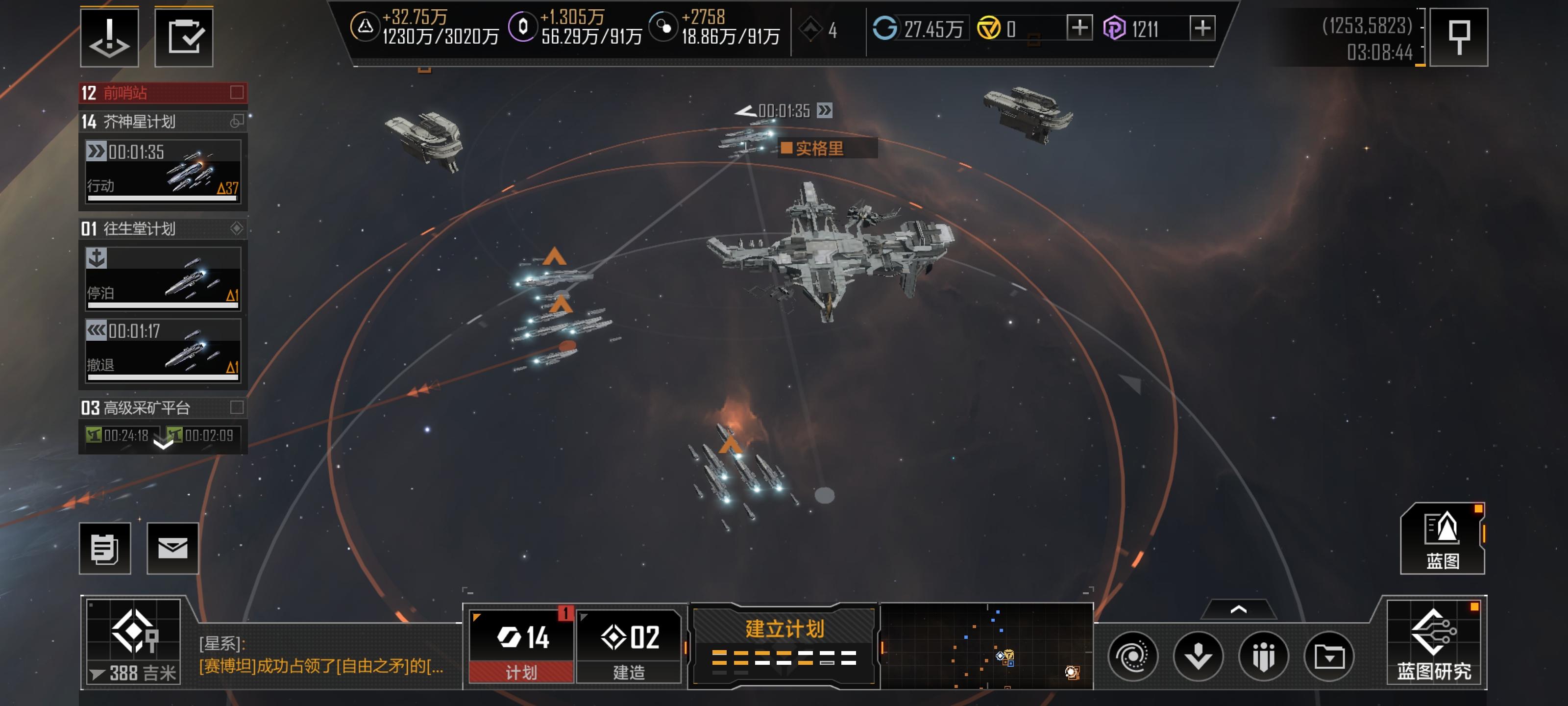
Task: Add purple currency with plus button
Action: (1202, 28)
